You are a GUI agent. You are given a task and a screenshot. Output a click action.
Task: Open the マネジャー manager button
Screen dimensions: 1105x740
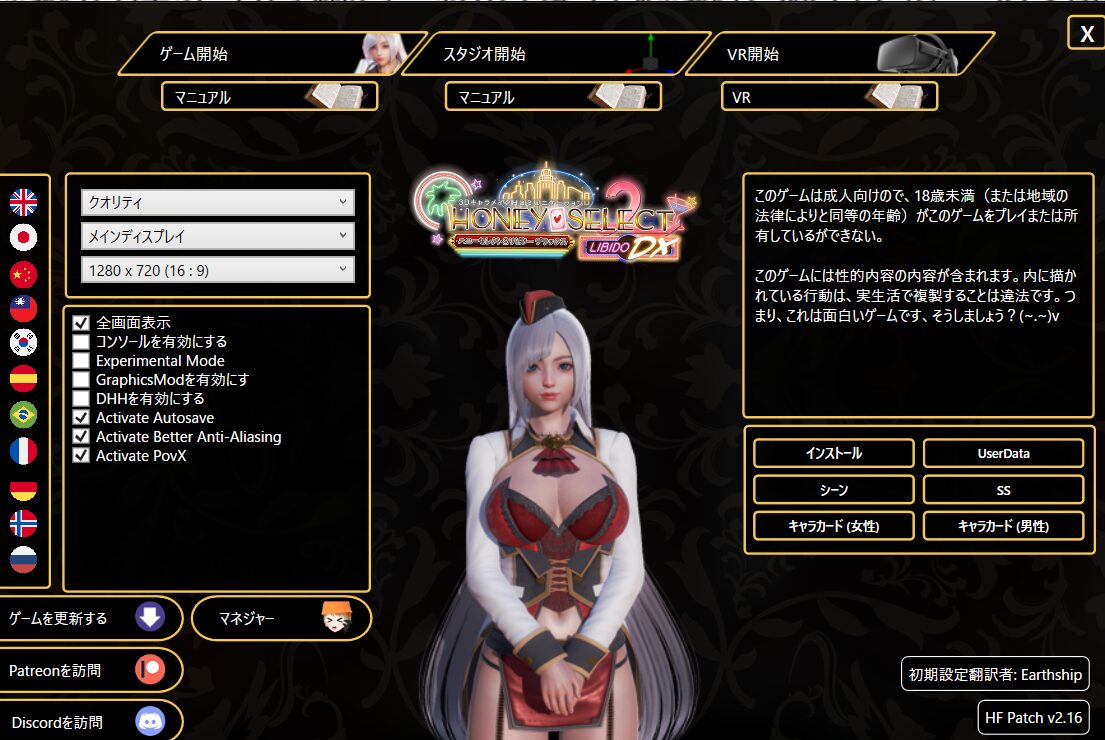(x=280, y=618)
